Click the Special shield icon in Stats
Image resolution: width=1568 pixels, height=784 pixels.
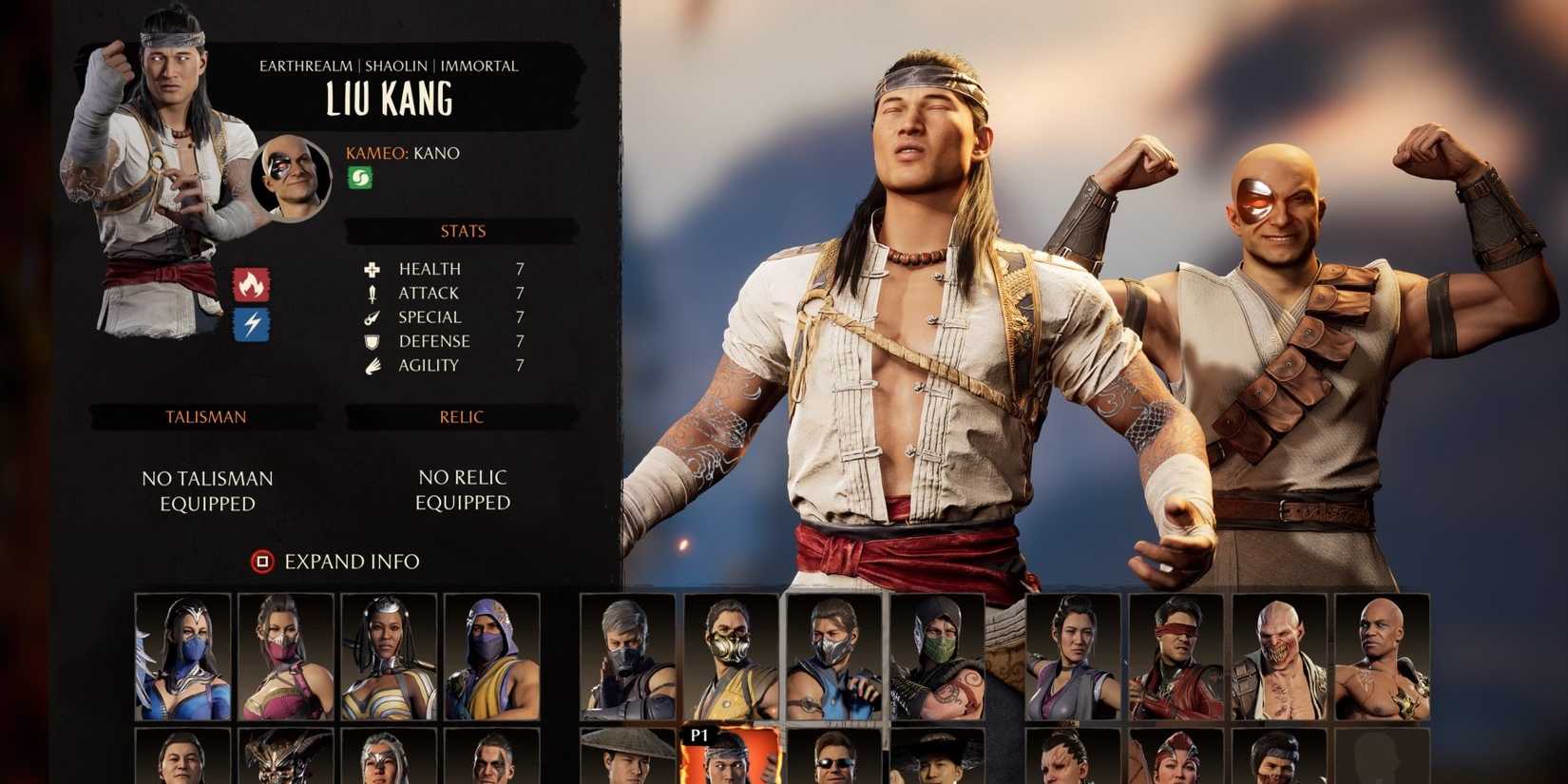click(x=371, y=316)
